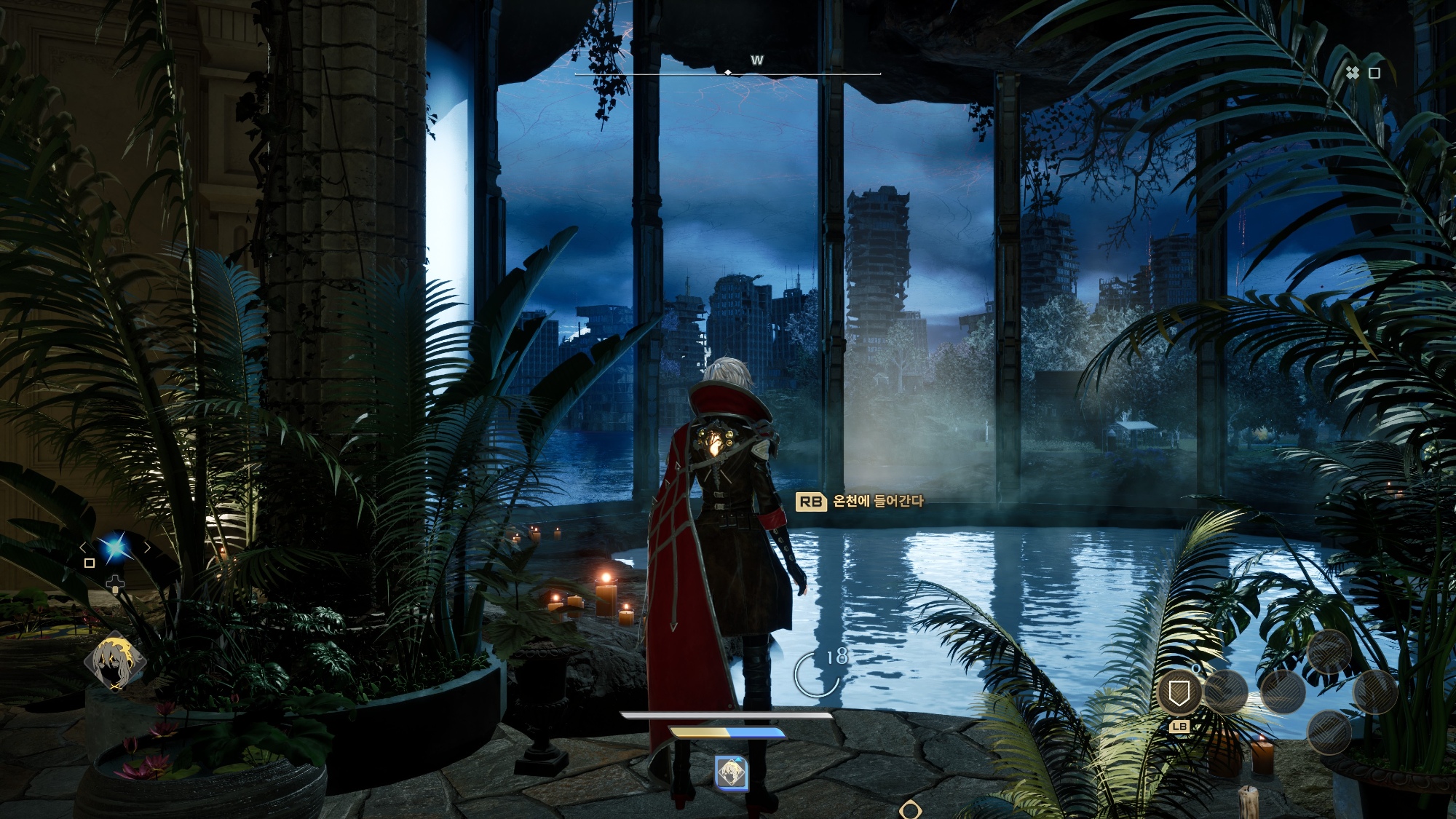Viewport: 1456px width, 819px height.
Task: Click the compass bar heading W
Action: [x=757, y=60]
